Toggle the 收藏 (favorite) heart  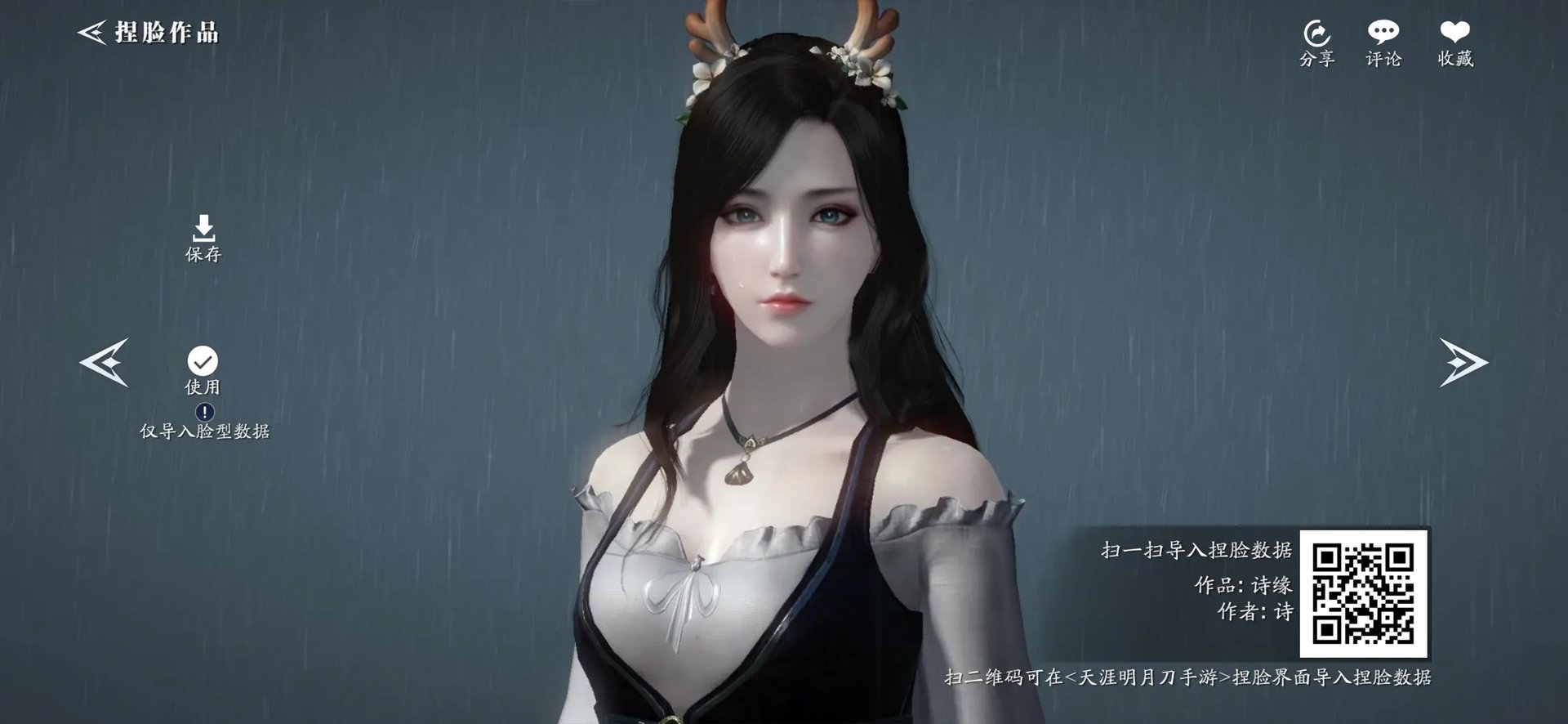pyautogui.click(x=1455, y=31)
